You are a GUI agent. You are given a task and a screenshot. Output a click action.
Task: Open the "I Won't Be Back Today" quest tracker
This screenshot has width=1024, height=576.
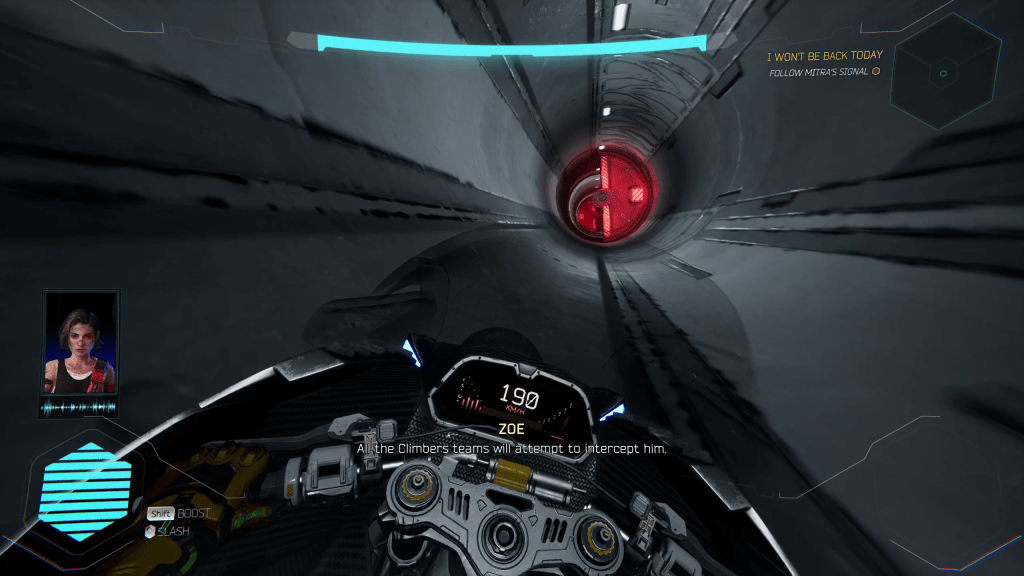824,56
